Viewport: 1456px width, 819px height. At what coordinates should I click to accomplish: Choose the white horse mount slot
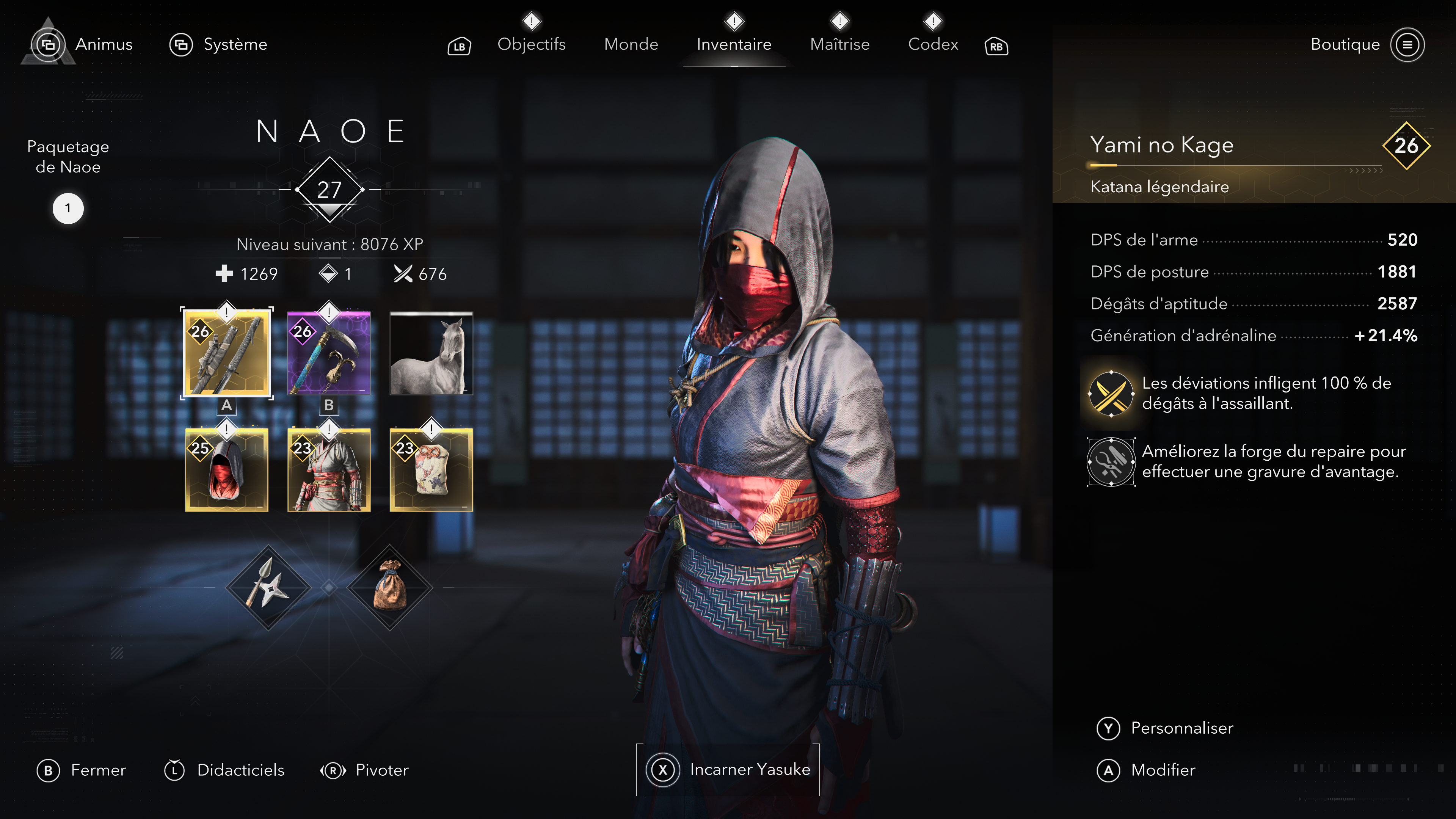tap(431, 353)
